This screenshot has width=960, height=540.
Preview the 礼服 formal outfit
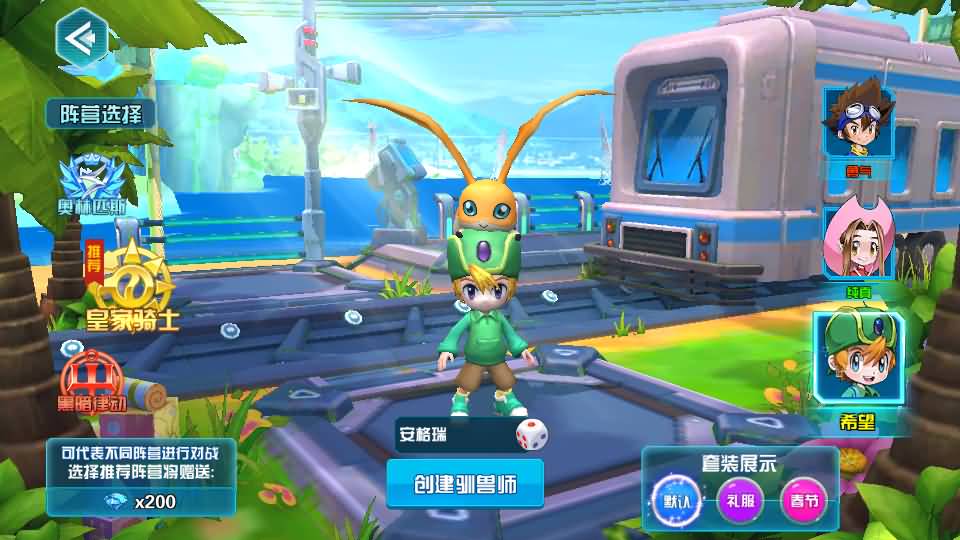[x=737, y=497]
